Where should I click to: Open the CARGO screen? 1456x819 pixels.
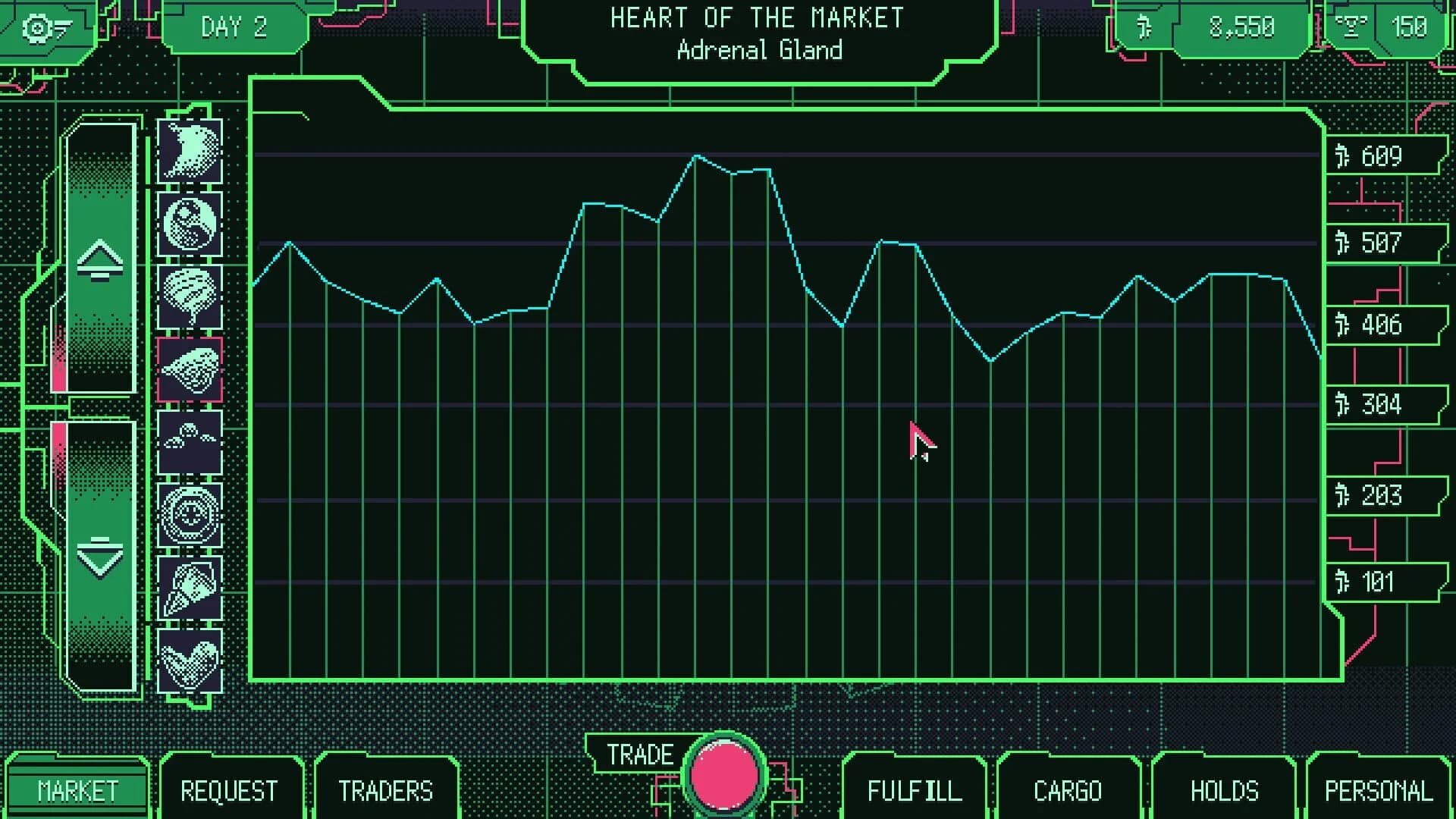coord(1067,791)
